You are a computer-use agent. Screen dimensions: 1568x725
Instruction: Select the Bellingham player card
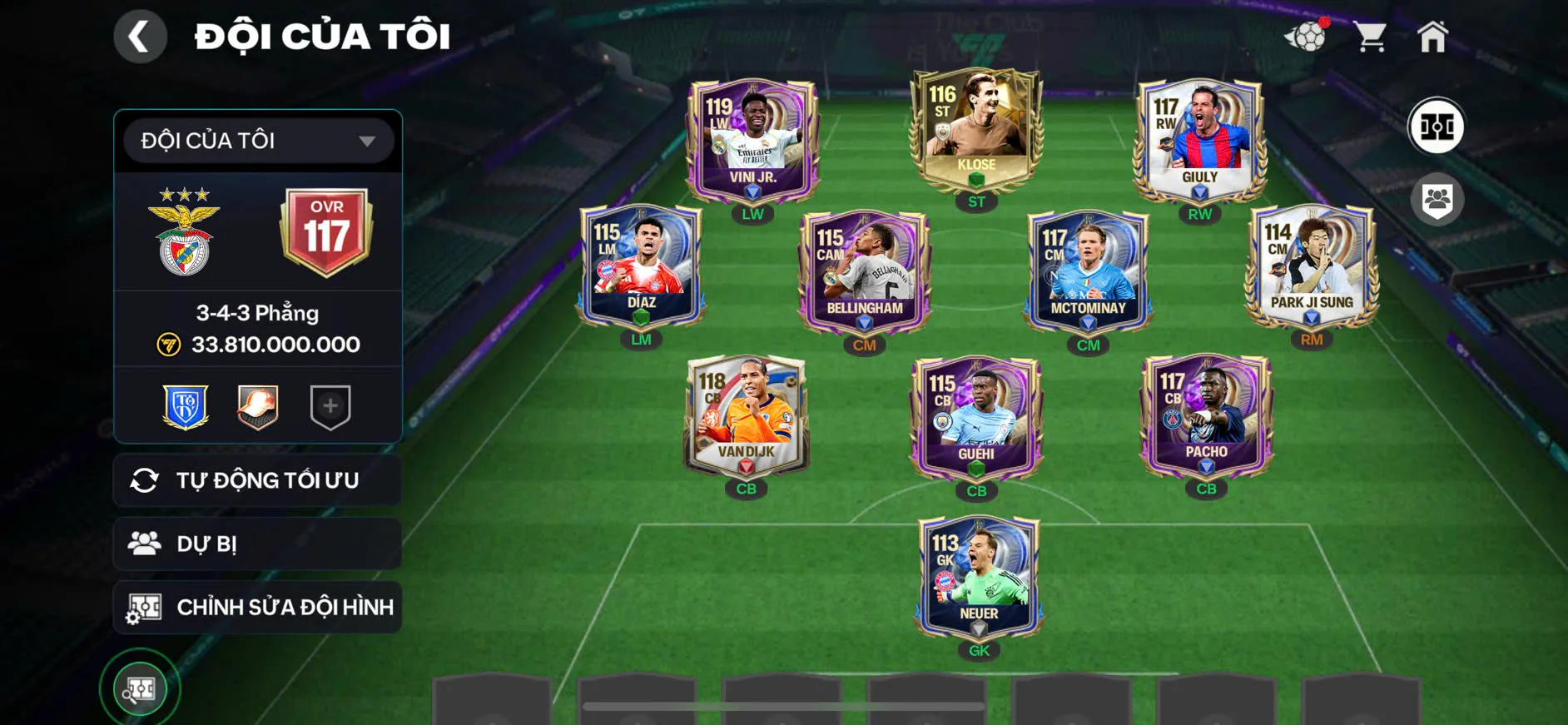[x=864, y=272]
